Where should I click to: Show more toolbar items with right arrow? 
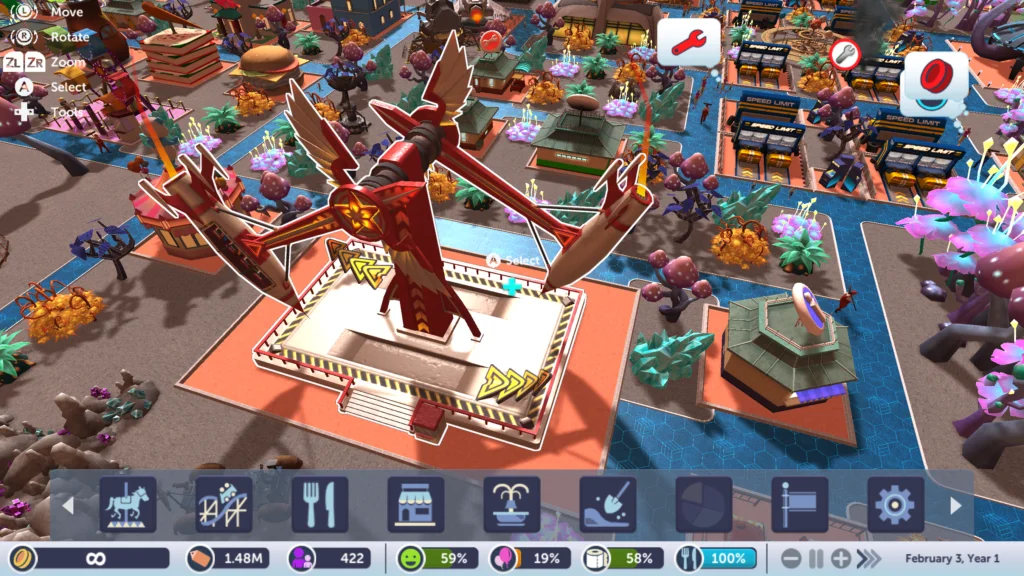coord(955,506)
